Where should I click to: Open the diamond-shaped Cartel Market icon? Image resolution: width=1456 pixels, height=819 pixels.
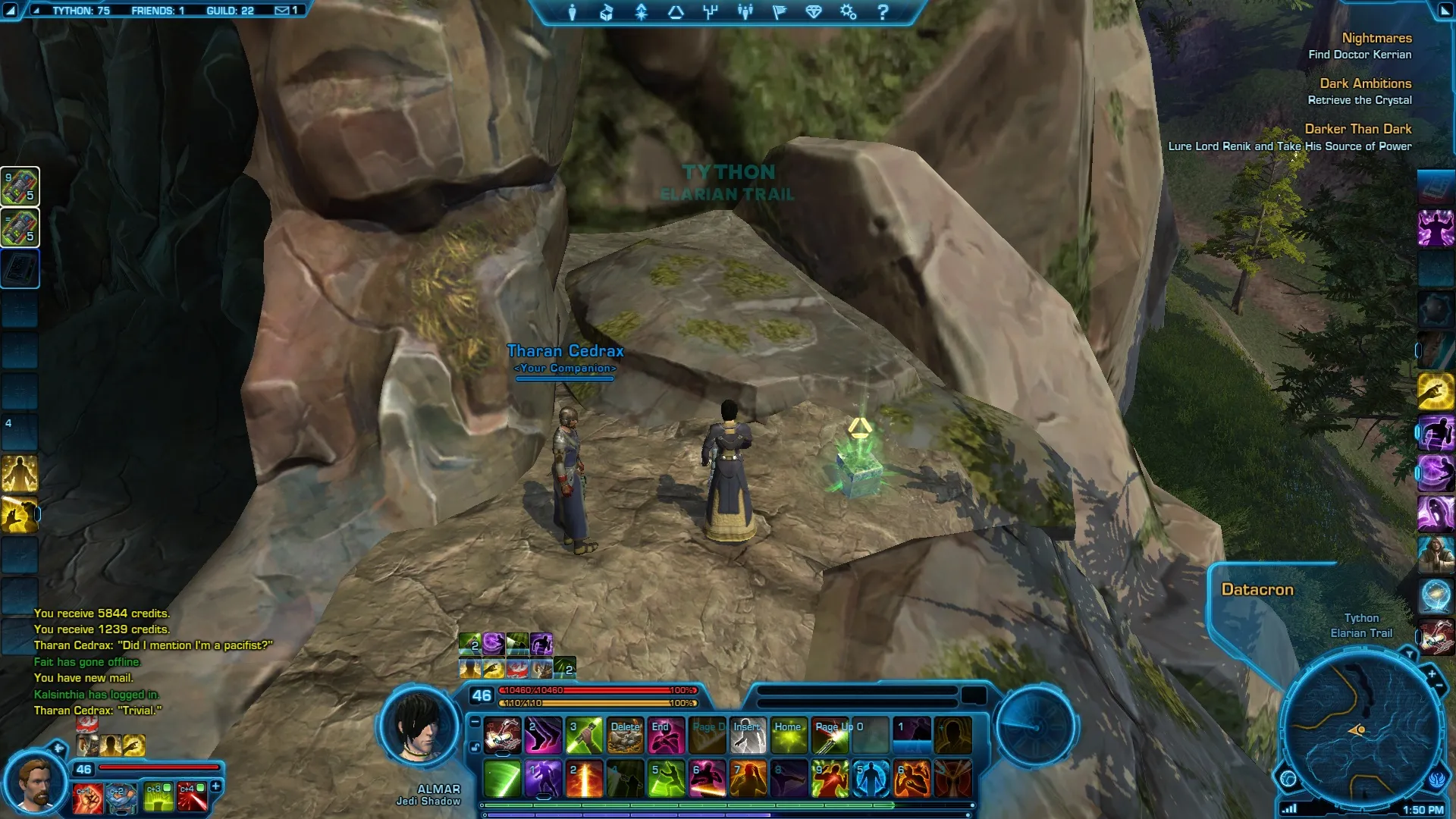tap(814, 12)
